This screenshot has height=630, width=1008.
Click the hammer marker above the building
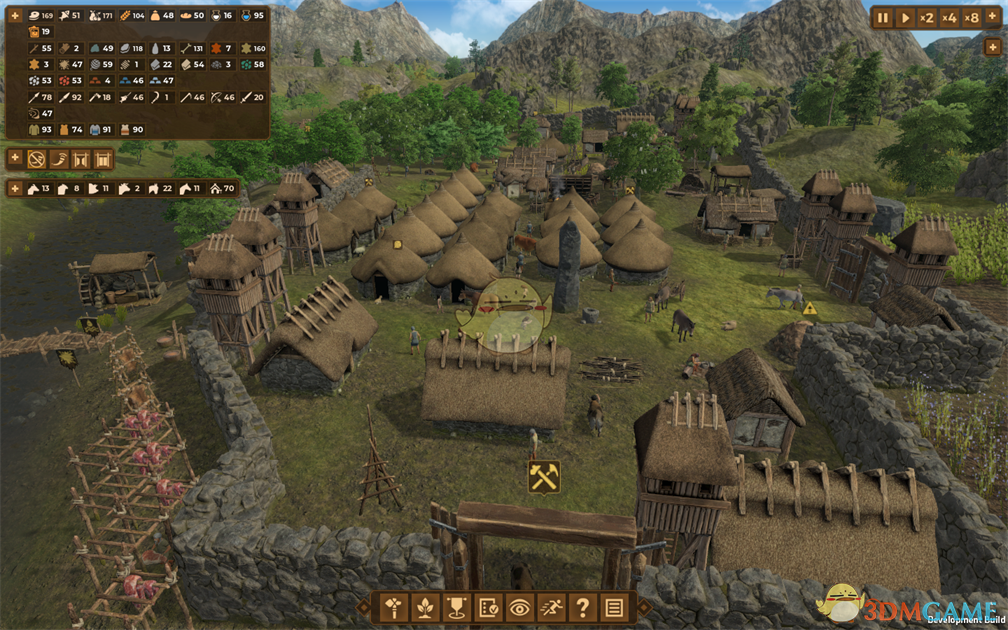click(x=544, y=477)
